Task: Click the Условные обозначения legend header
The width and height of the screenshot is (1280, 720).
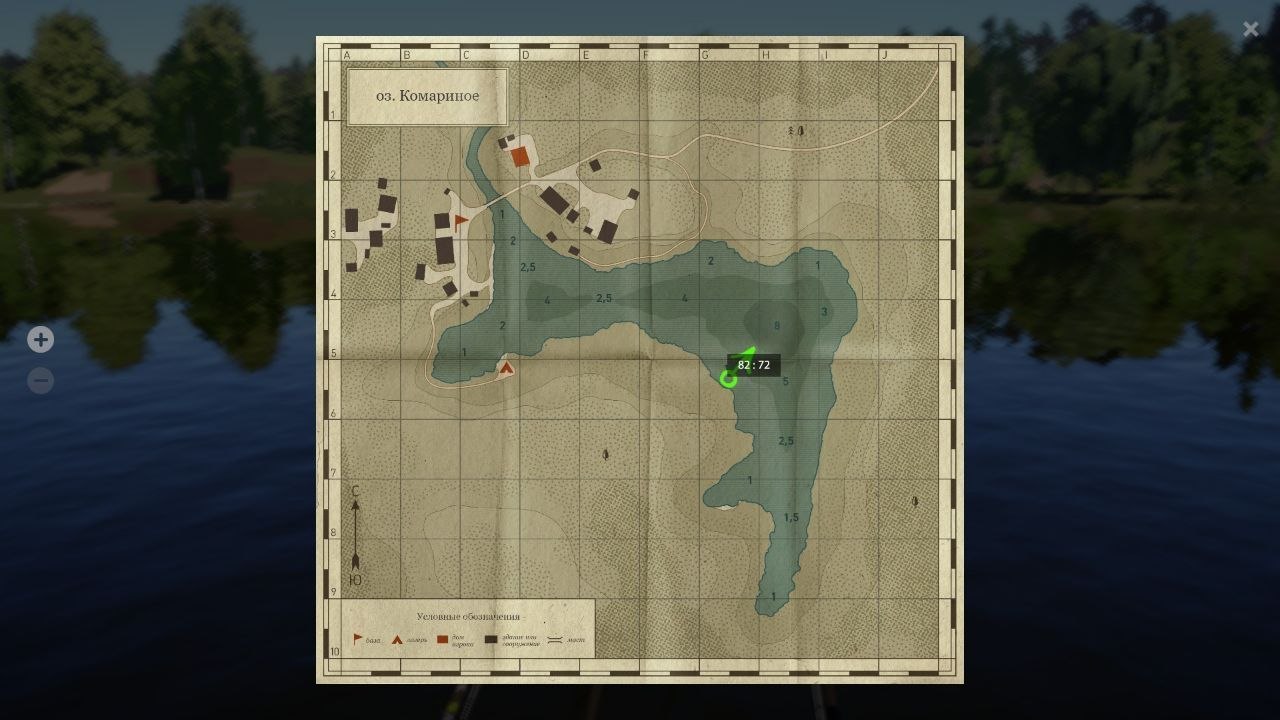Action: point(467,615)
